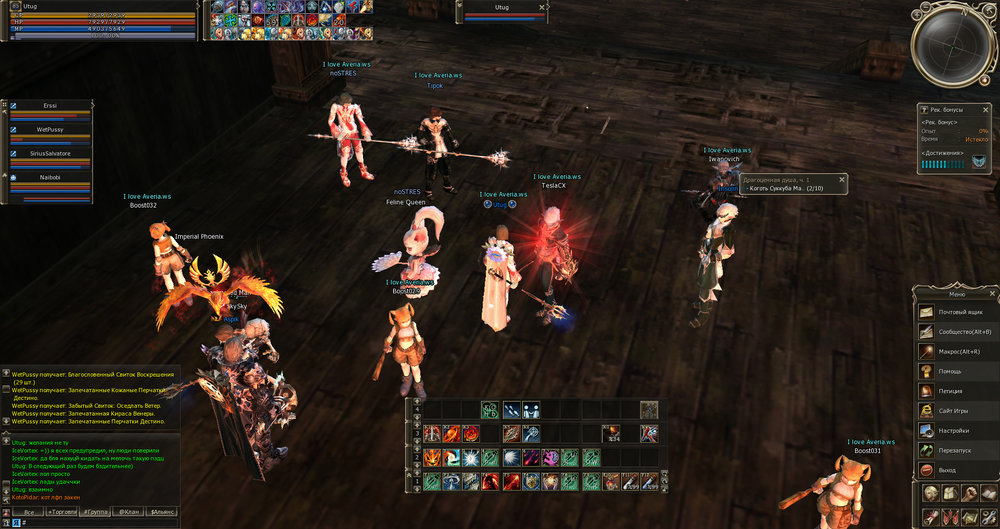Open the Макрос macro menu entry
Viewport: 1000px width, 529px height.
pyautogui.click(x=957, y=352)
